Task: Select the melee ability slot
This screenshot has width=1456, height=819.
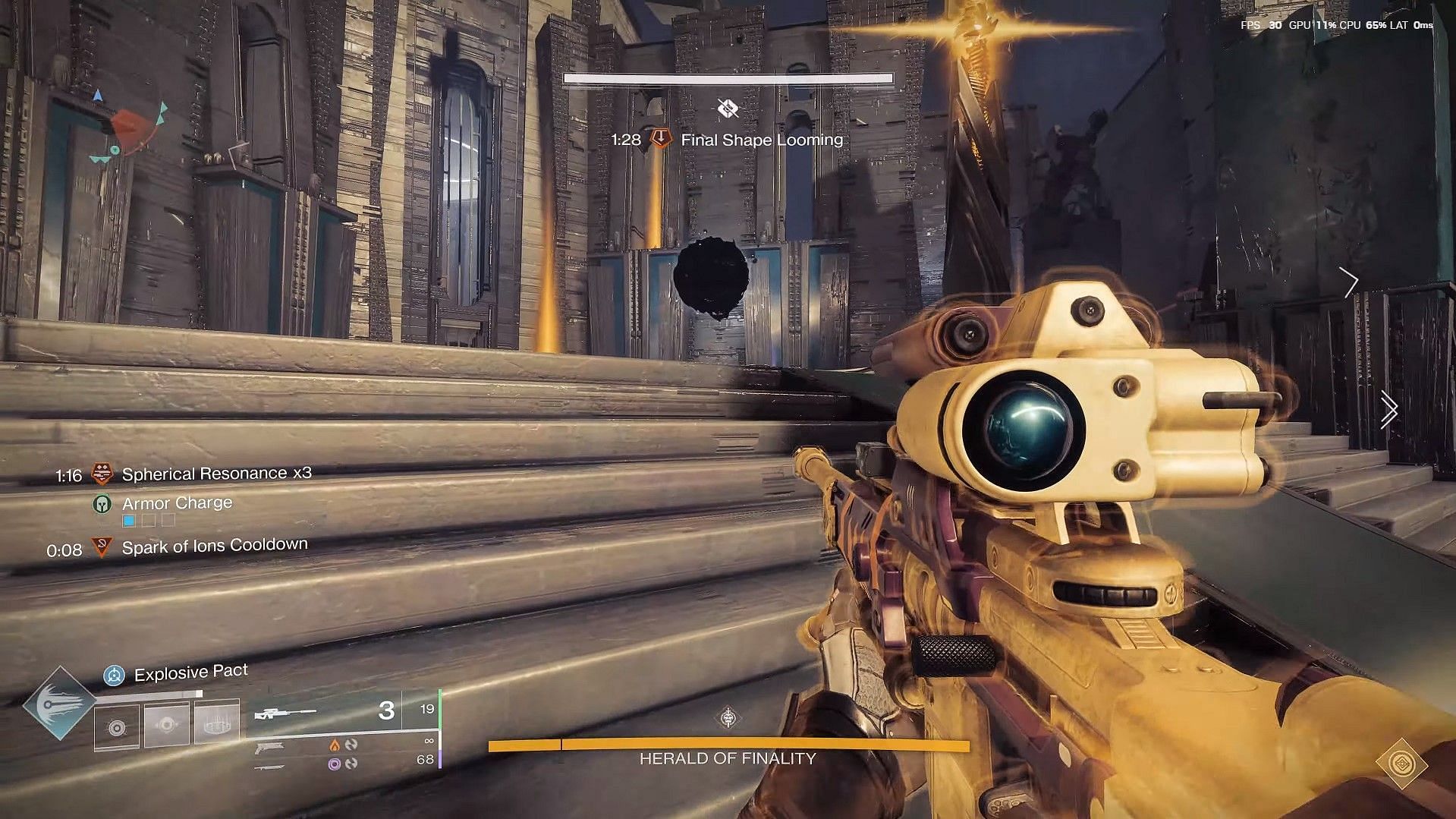Action: pos(167,726)
